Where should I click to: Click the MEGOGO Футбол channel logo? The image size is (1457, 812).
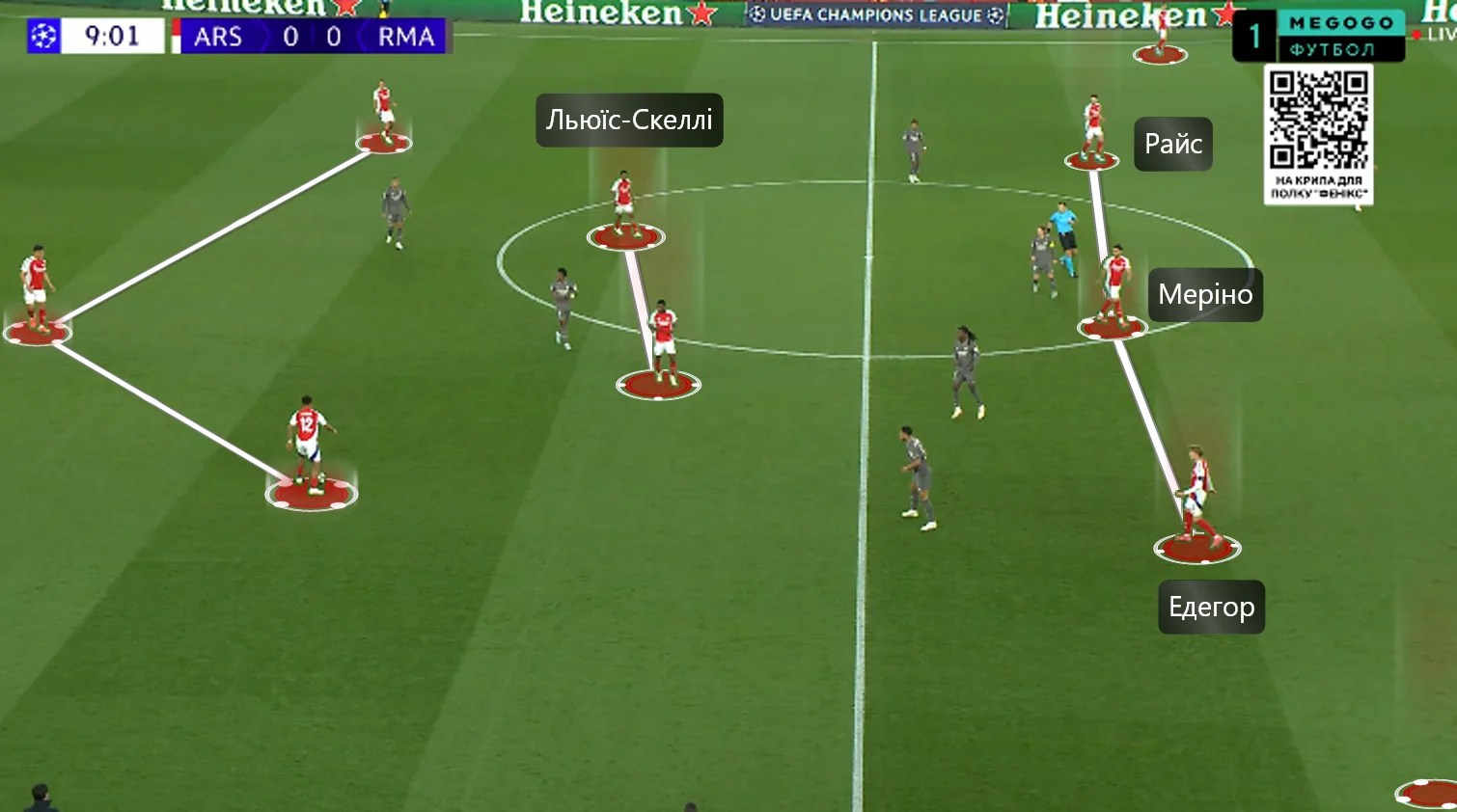[x=1339, y=36]
